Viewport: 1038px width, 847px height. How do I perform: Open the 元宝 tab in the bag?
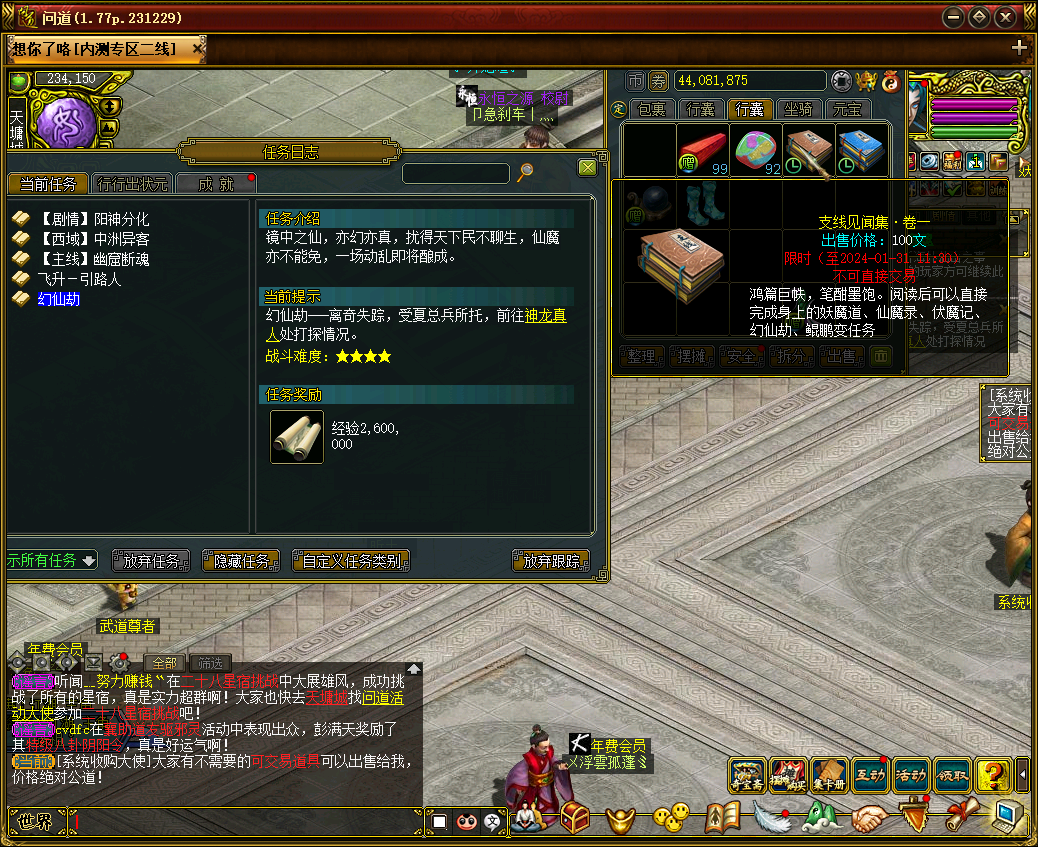click(848, 109)
